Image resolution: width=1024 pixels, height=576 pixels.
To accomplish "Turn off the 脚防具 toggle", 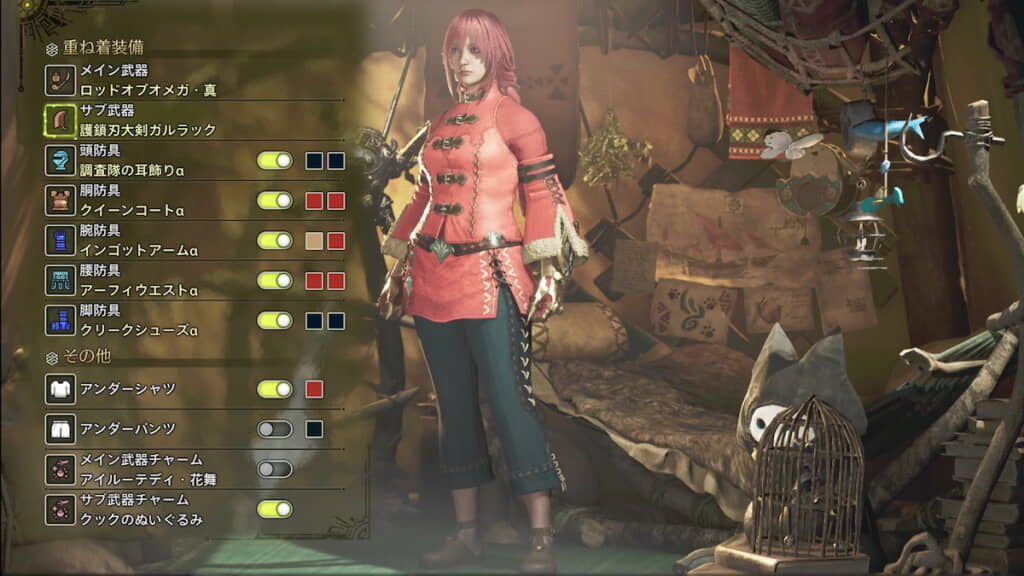I will [x=274, y=321].
